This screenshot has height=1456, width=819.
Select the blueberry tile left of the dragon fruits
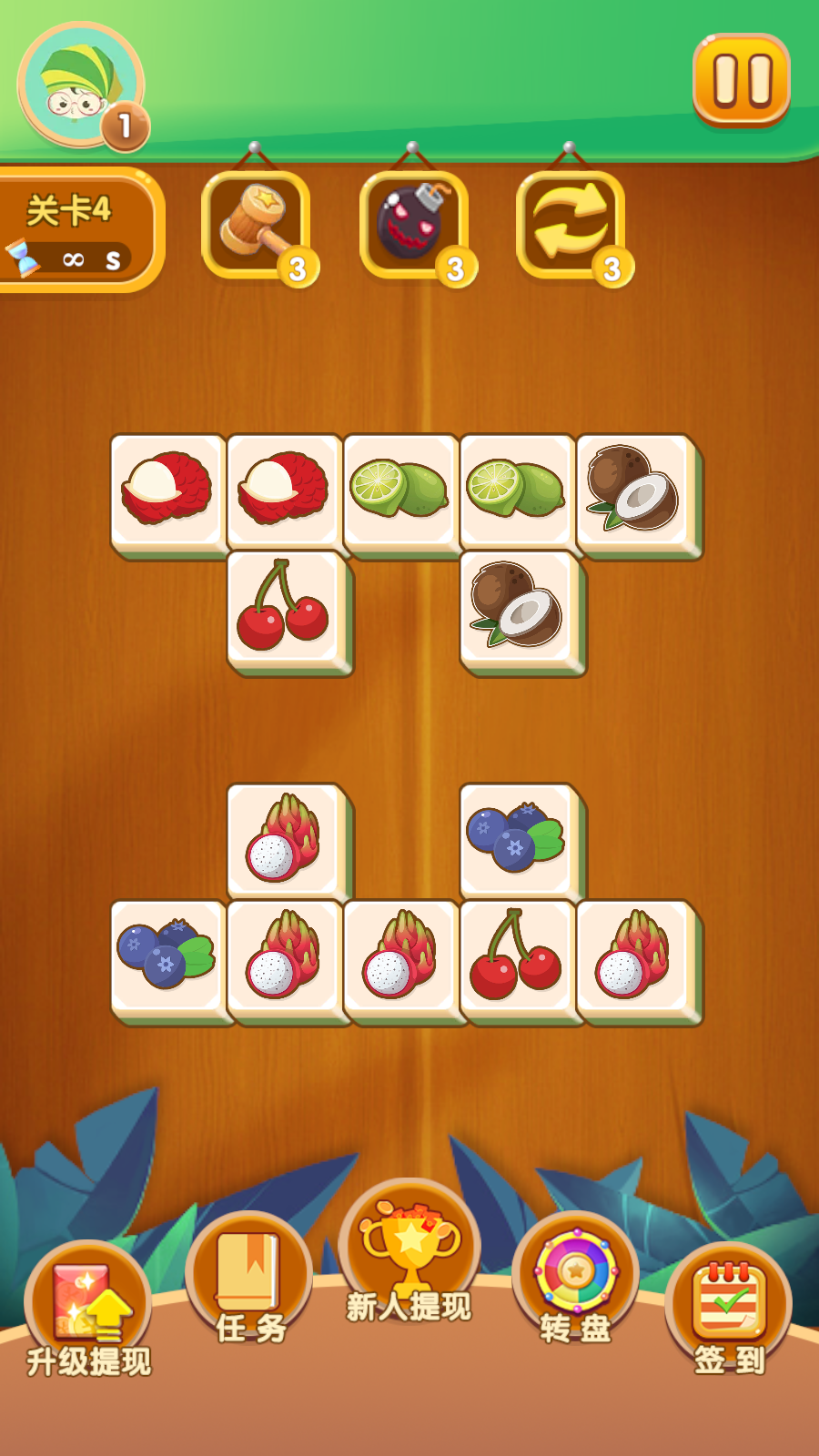(x=167, y=957)
